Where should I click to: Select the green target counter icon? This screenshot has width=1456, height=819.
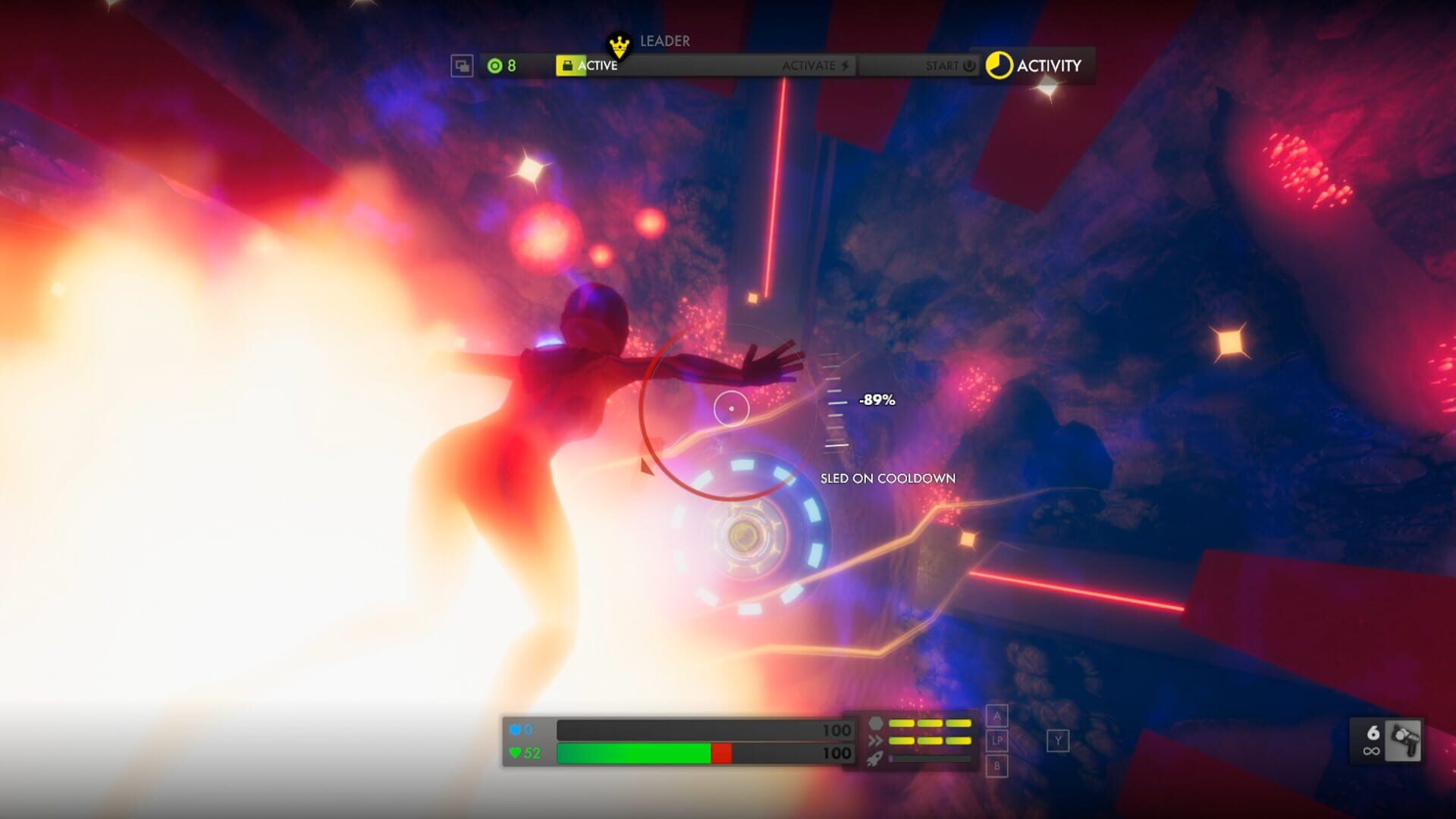494,65
